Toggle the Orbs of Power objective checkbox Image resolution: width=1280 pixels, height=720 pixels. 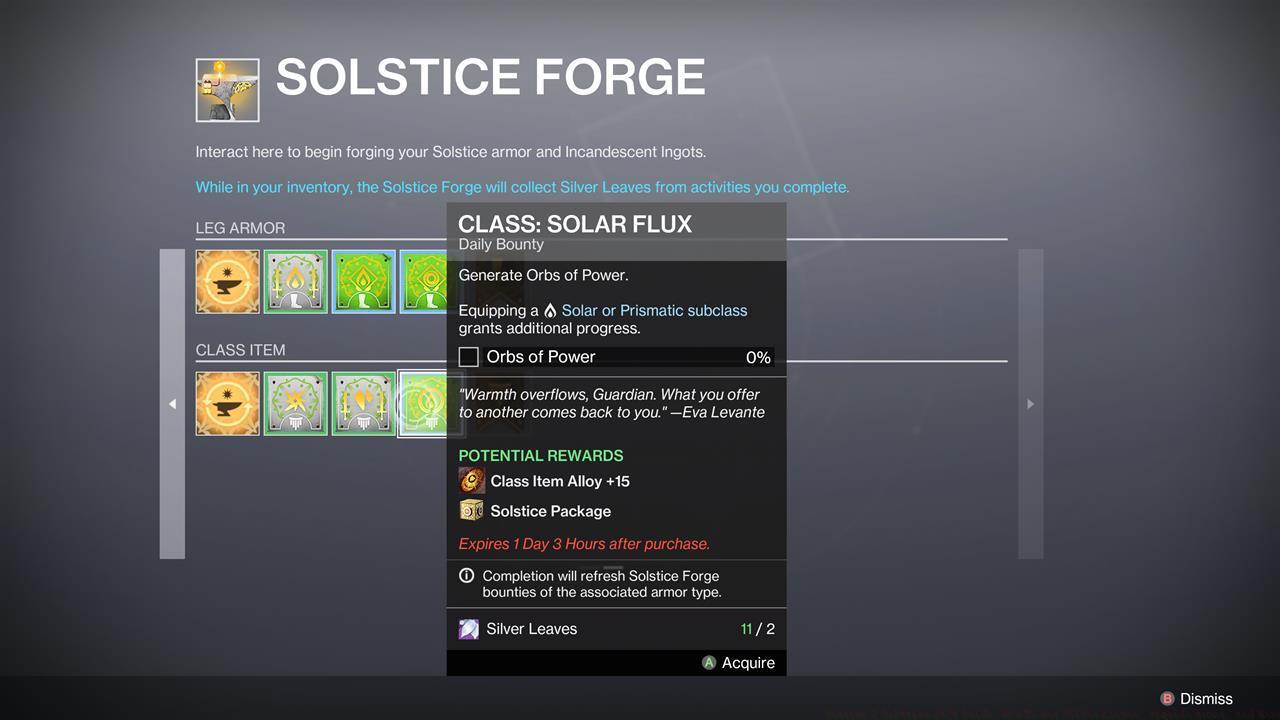[468, 356]
